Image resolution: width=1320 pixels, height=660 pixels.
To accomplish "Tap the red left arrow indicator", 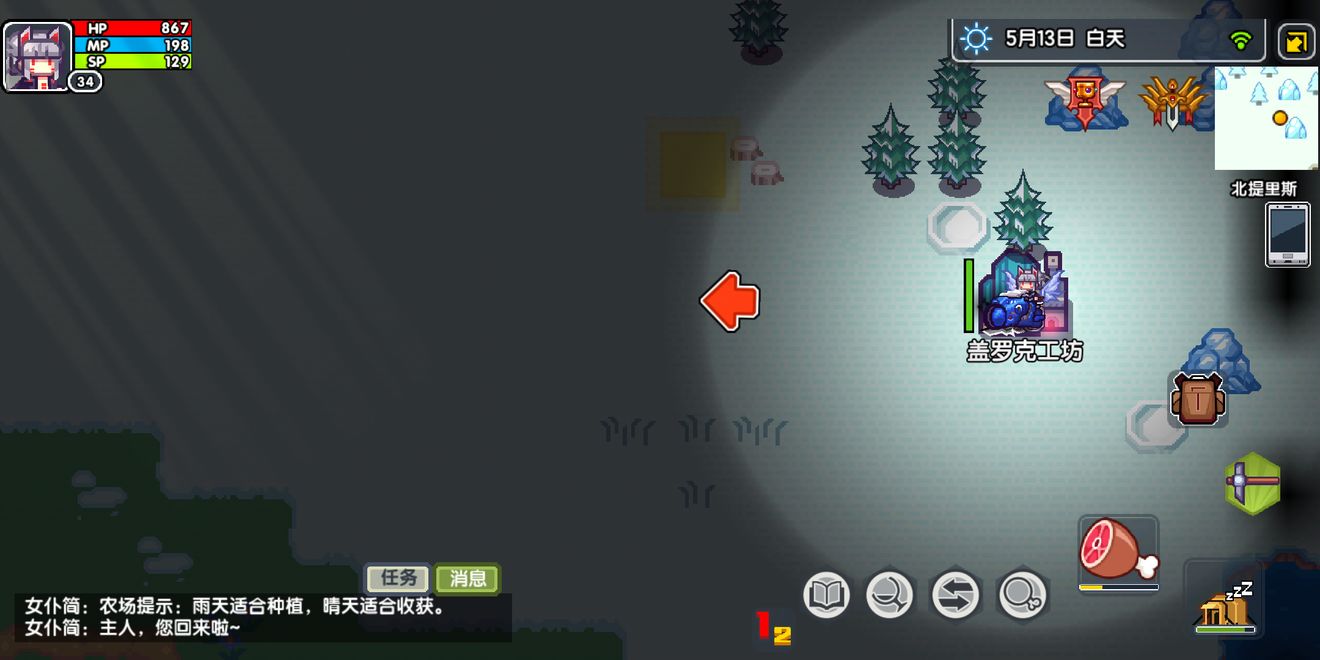I will [730, 301].
